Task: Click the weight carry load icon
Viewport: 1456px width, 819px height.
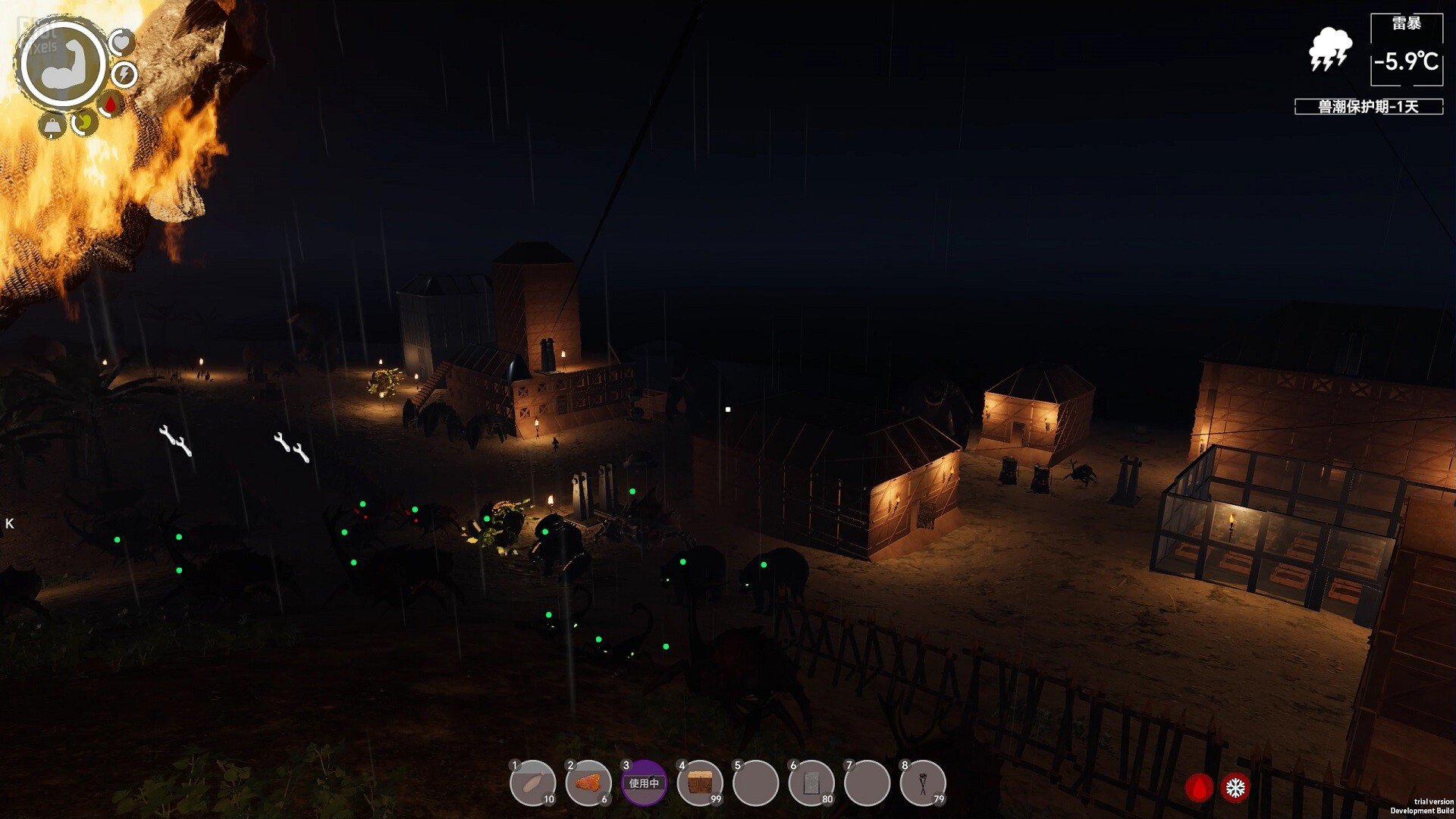Action: click(x=51, y=125)
